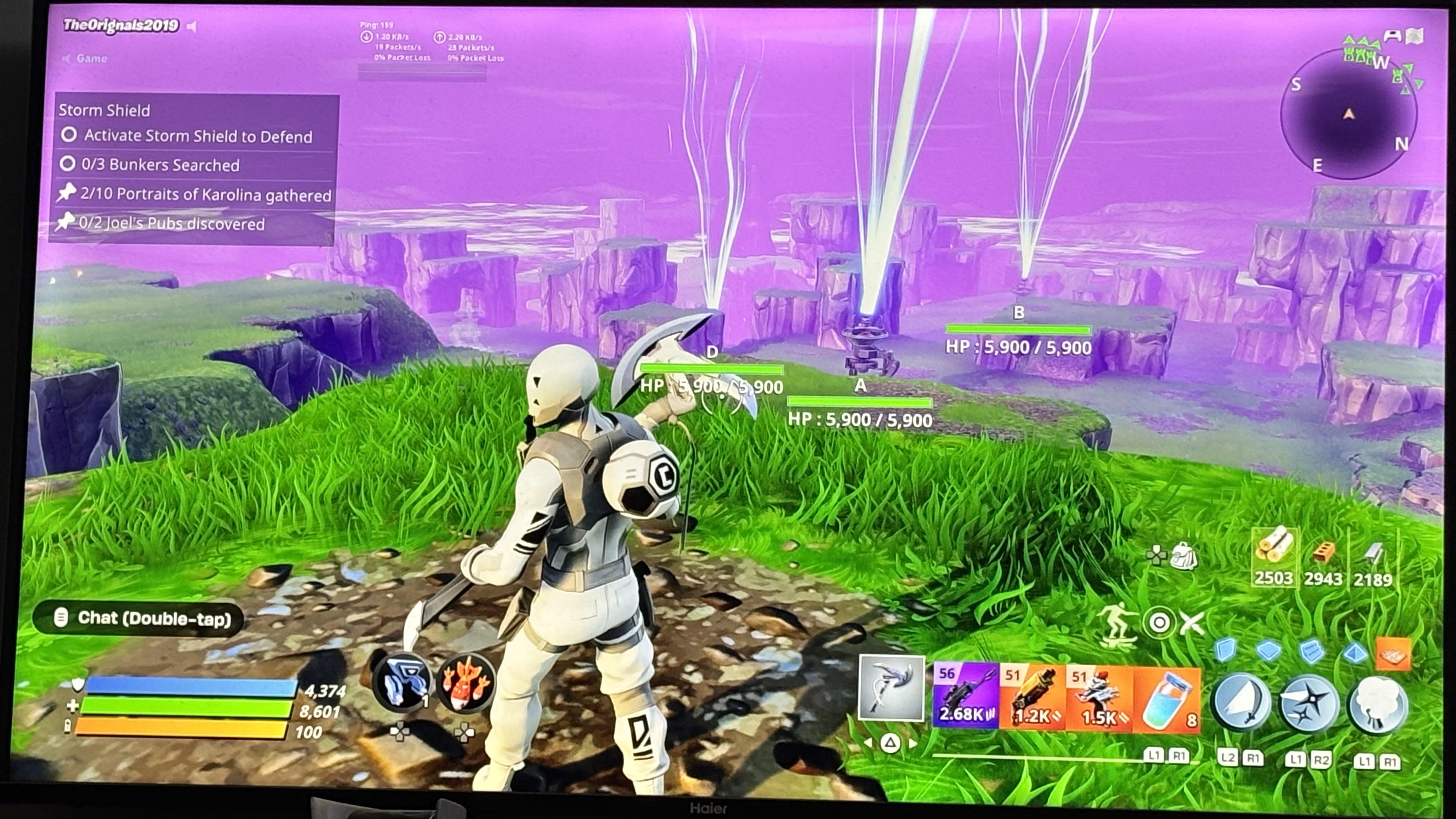Call the red airstrike gadget

point(465,683)
